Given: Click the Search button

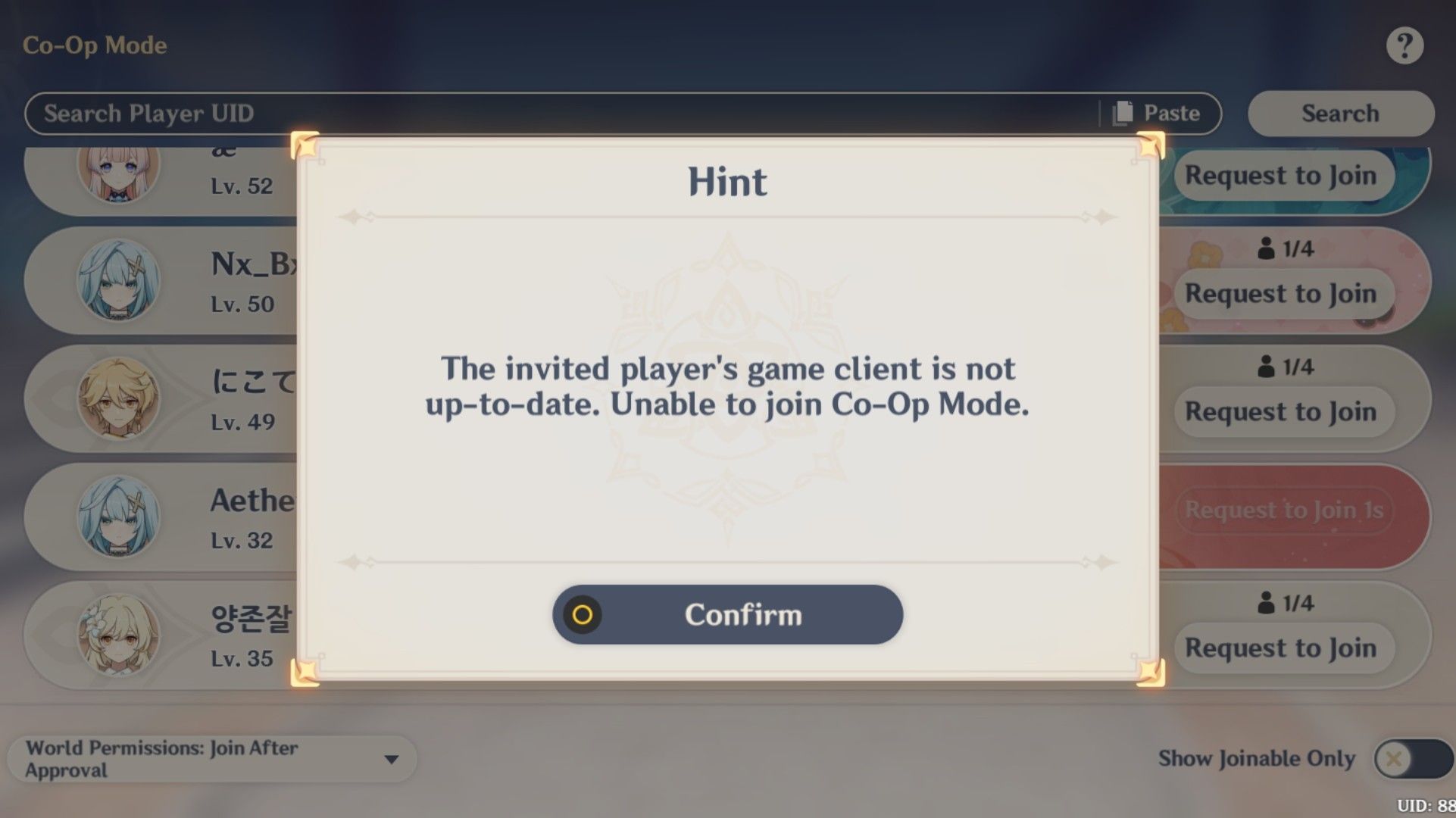Looking at the screenshot, I should click(1339, 113).
